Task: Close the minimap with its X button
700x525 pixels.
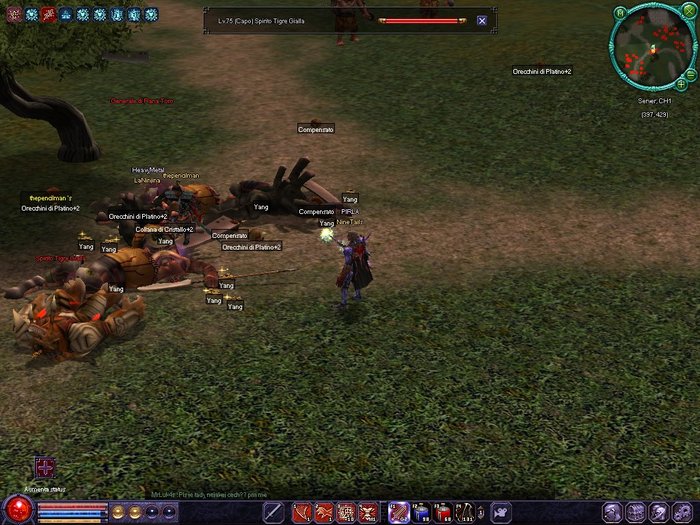Action: click(x=689, y=13)
